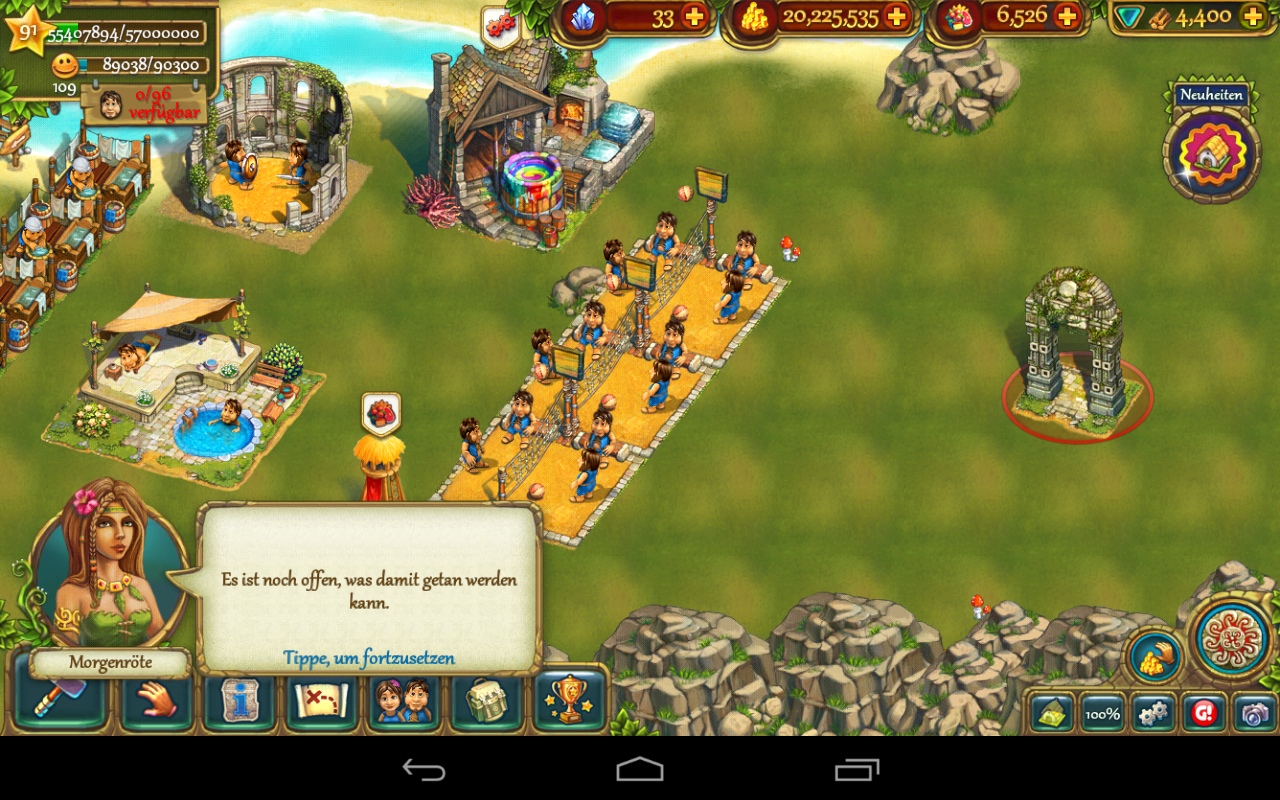Image resolution: width=1280 pixels, height=800 pixels.
Task: Buy more gold coins with plus button
Action: coord(897,17)
